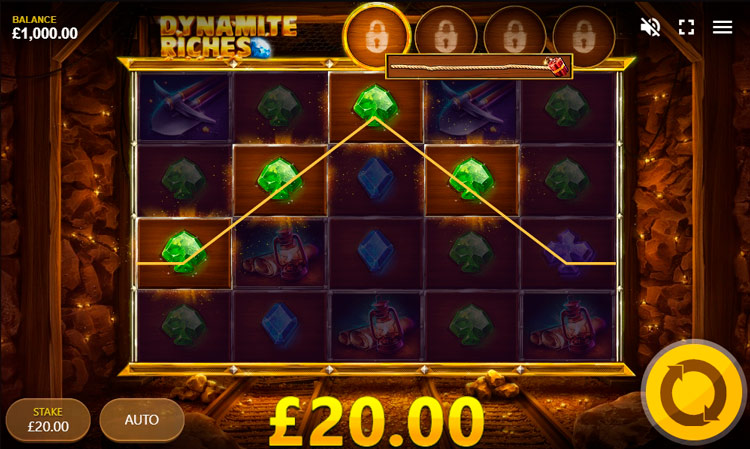Spin the reels with the orange button
Viewport: 750px width, 449px height.
[693, 392]
